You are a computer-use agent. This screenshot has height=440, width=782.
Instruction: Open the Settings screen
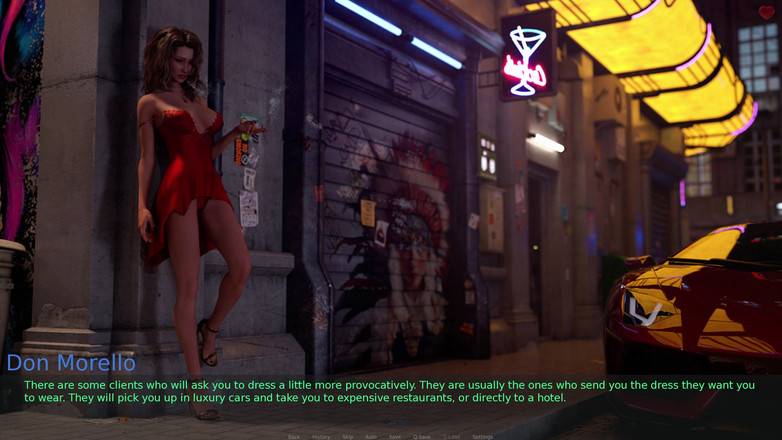click(482, 437)
